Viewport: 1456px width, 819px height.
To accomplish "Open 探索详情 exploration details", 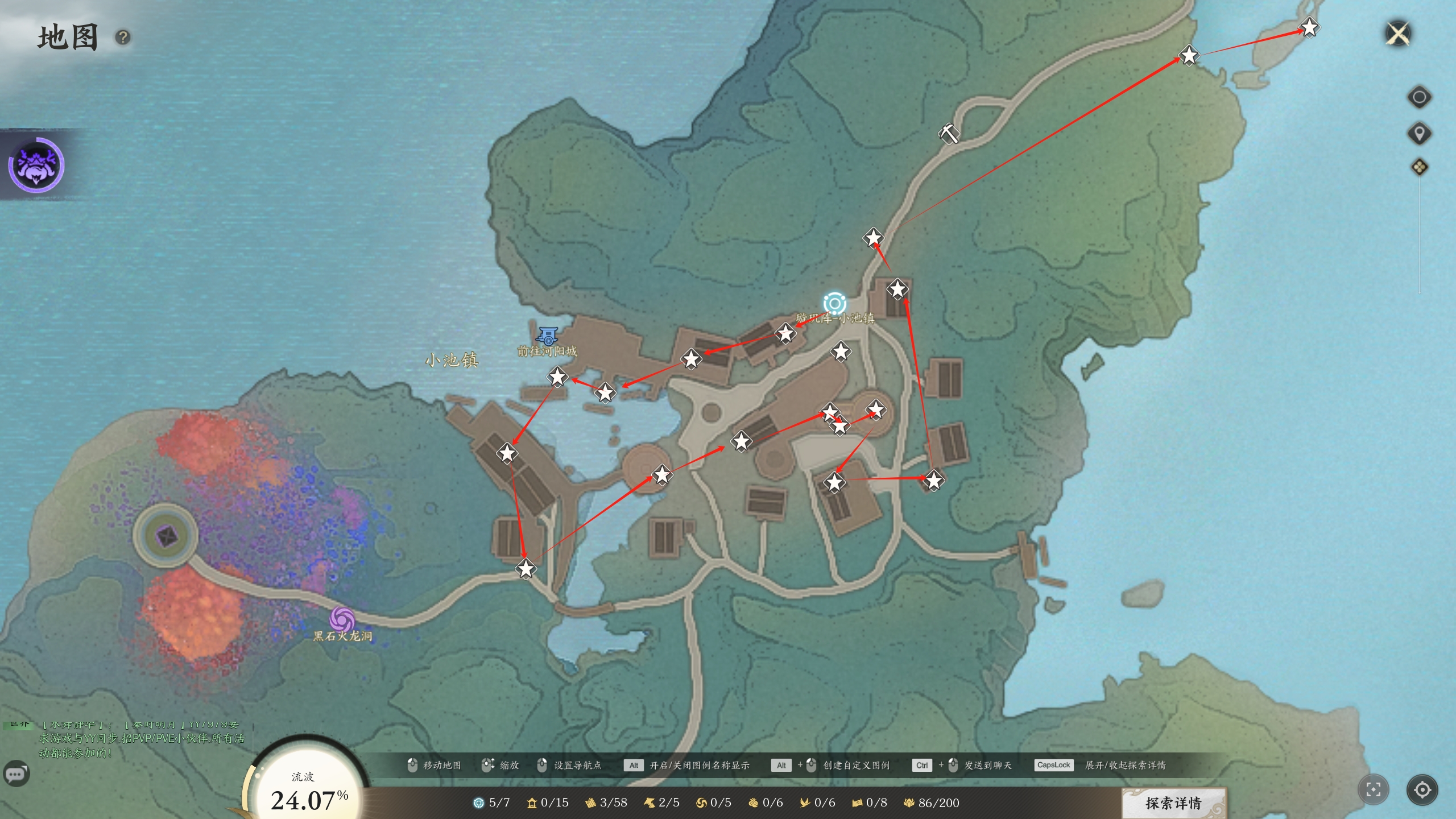I will (1174, 803).
